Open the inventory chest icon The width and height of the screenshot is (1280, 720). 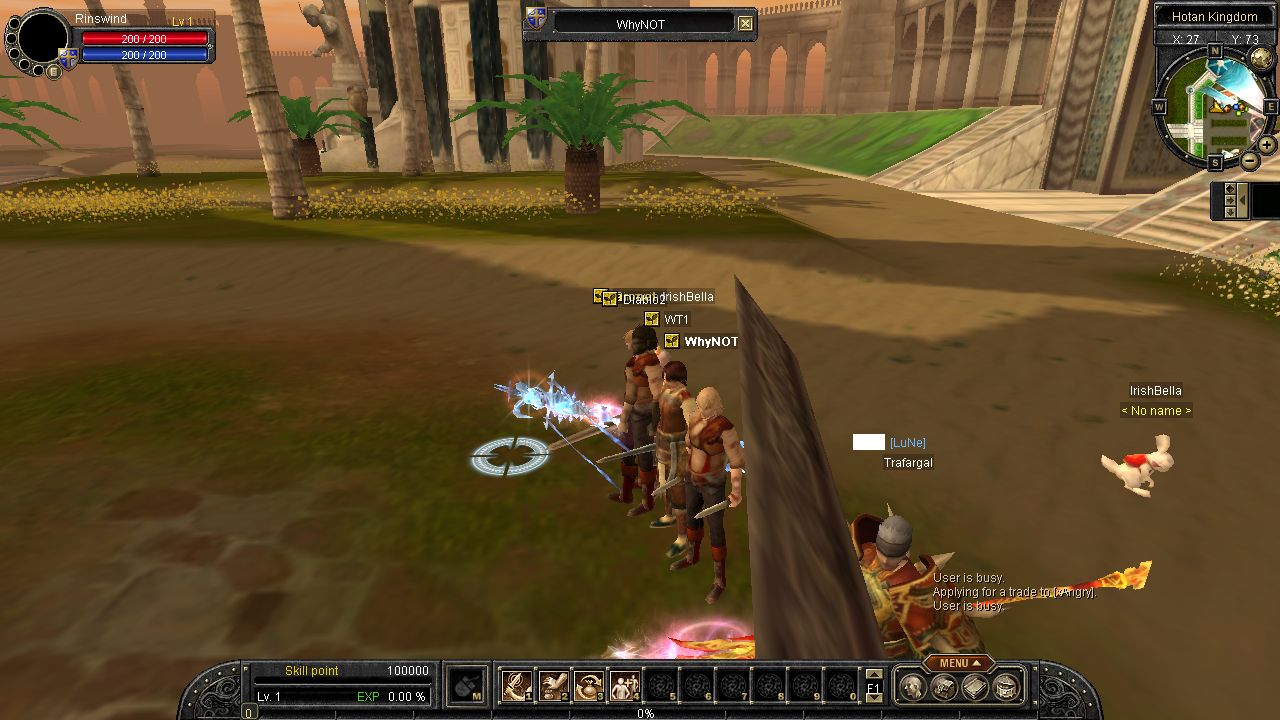(x=1007, y=687)
